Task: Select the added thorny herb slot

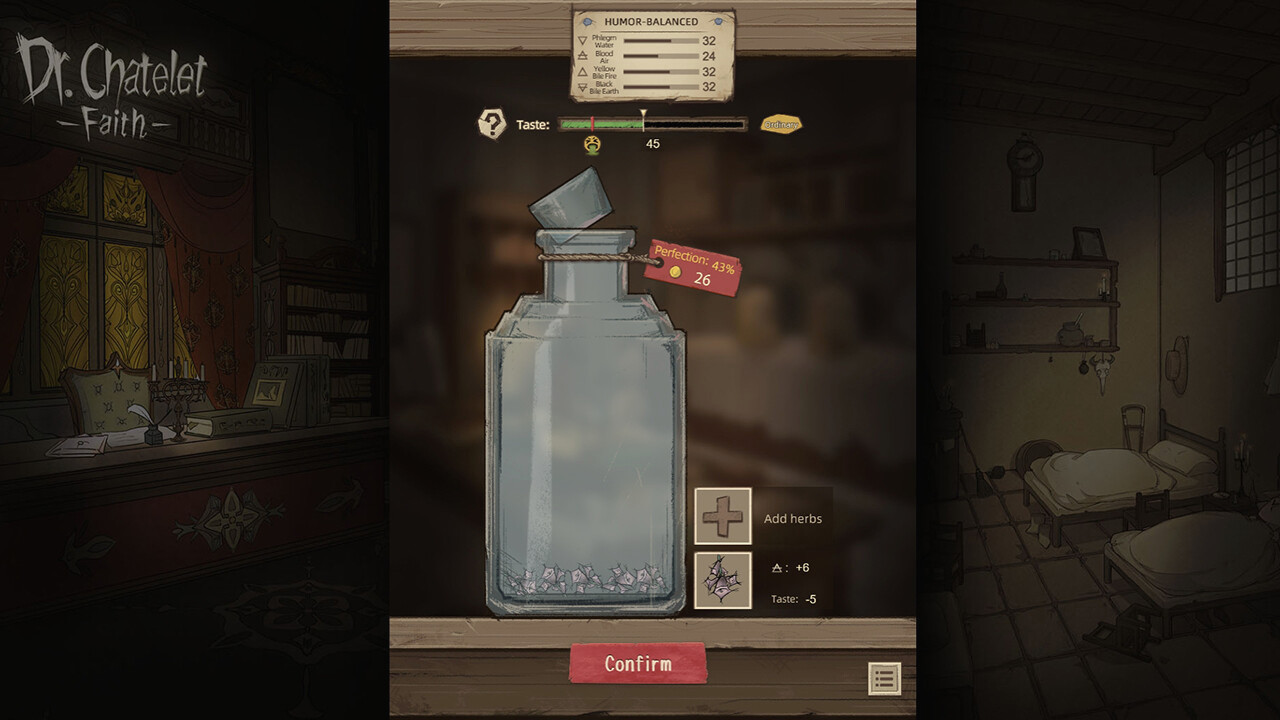Action: [723, 580]
